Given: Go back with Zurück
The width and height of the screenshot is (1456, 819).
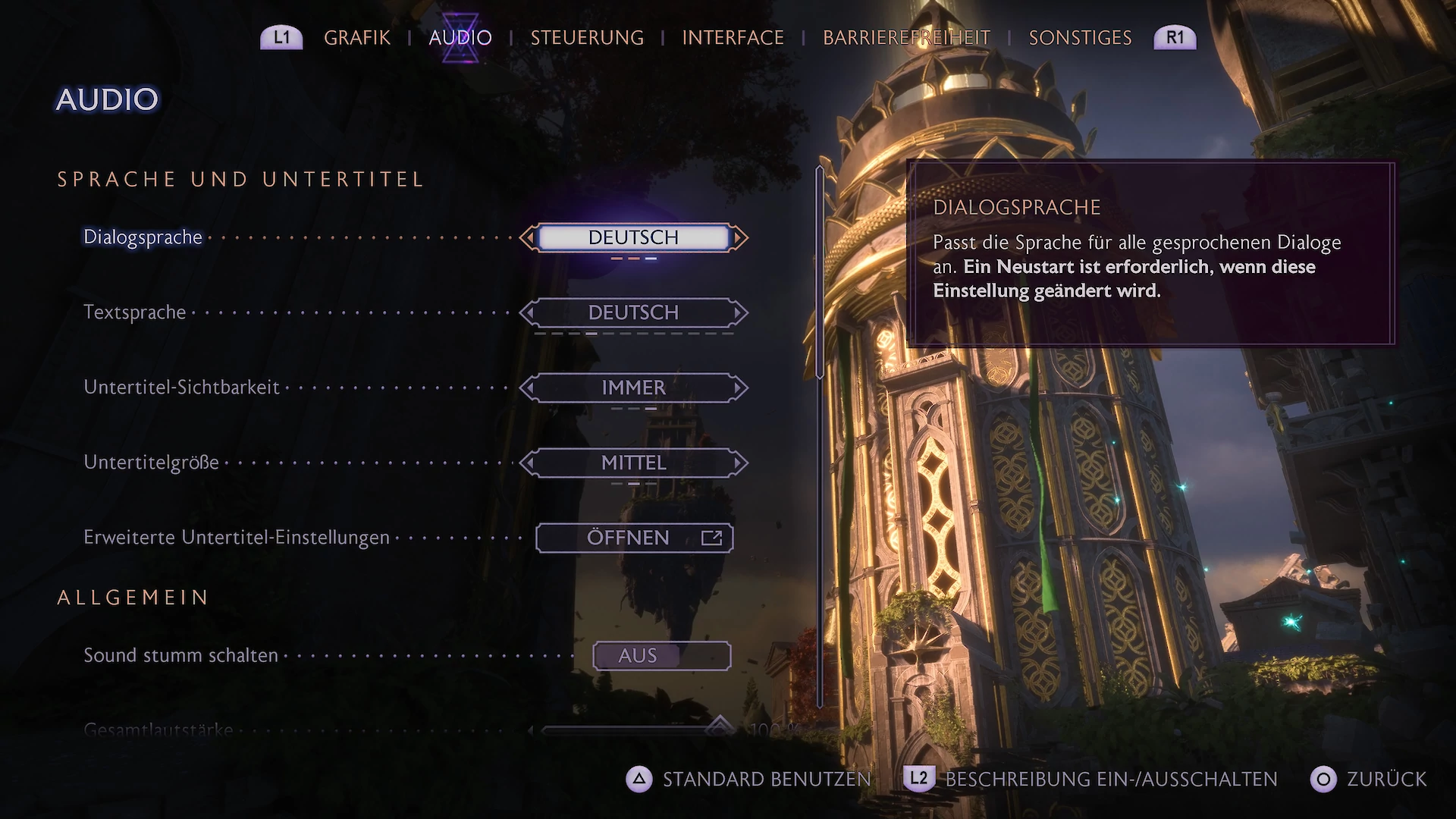Looking at the screenshot, I should pyautogui.click(x=1369, y=780).
